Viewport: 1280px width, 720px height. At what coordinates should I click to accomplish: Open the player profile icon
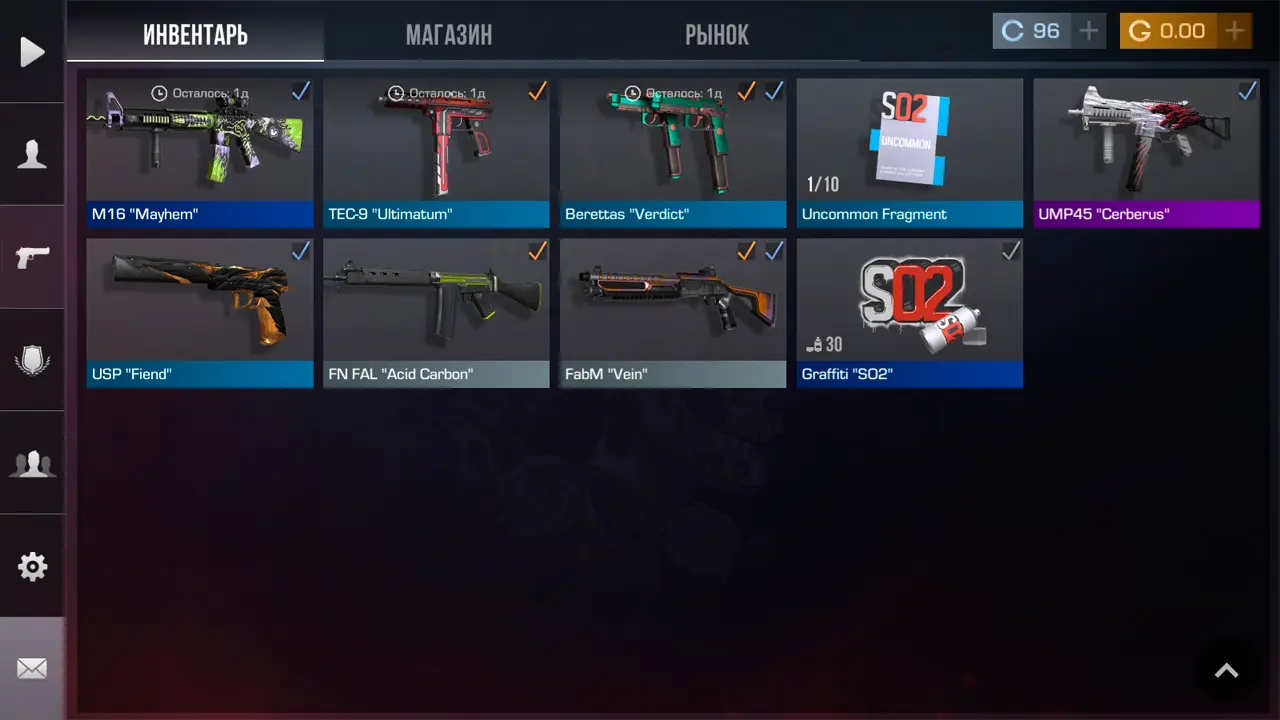point(32,154)
